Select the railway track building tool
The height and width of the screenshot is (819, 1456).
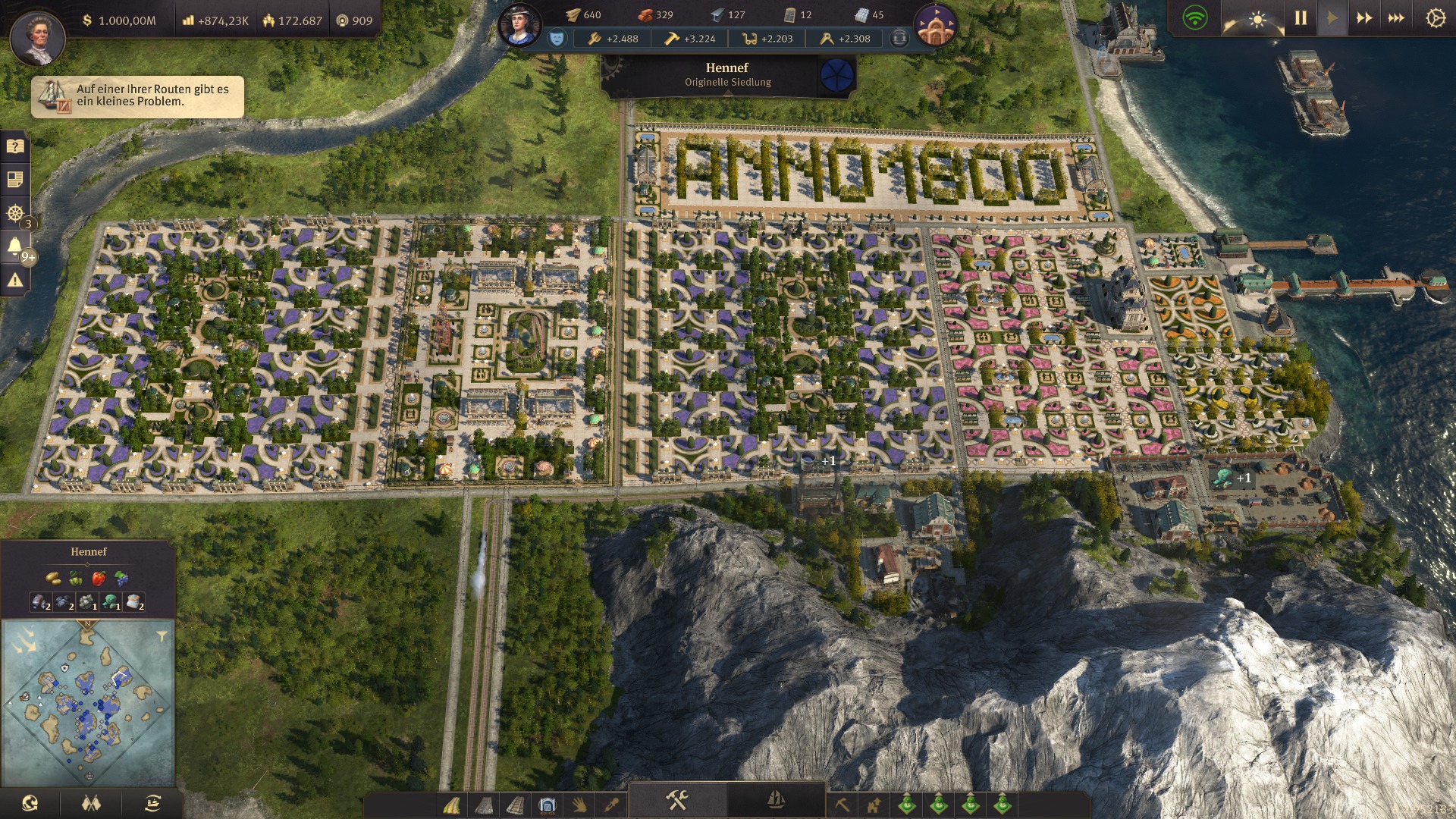click(x=515, y=805)
